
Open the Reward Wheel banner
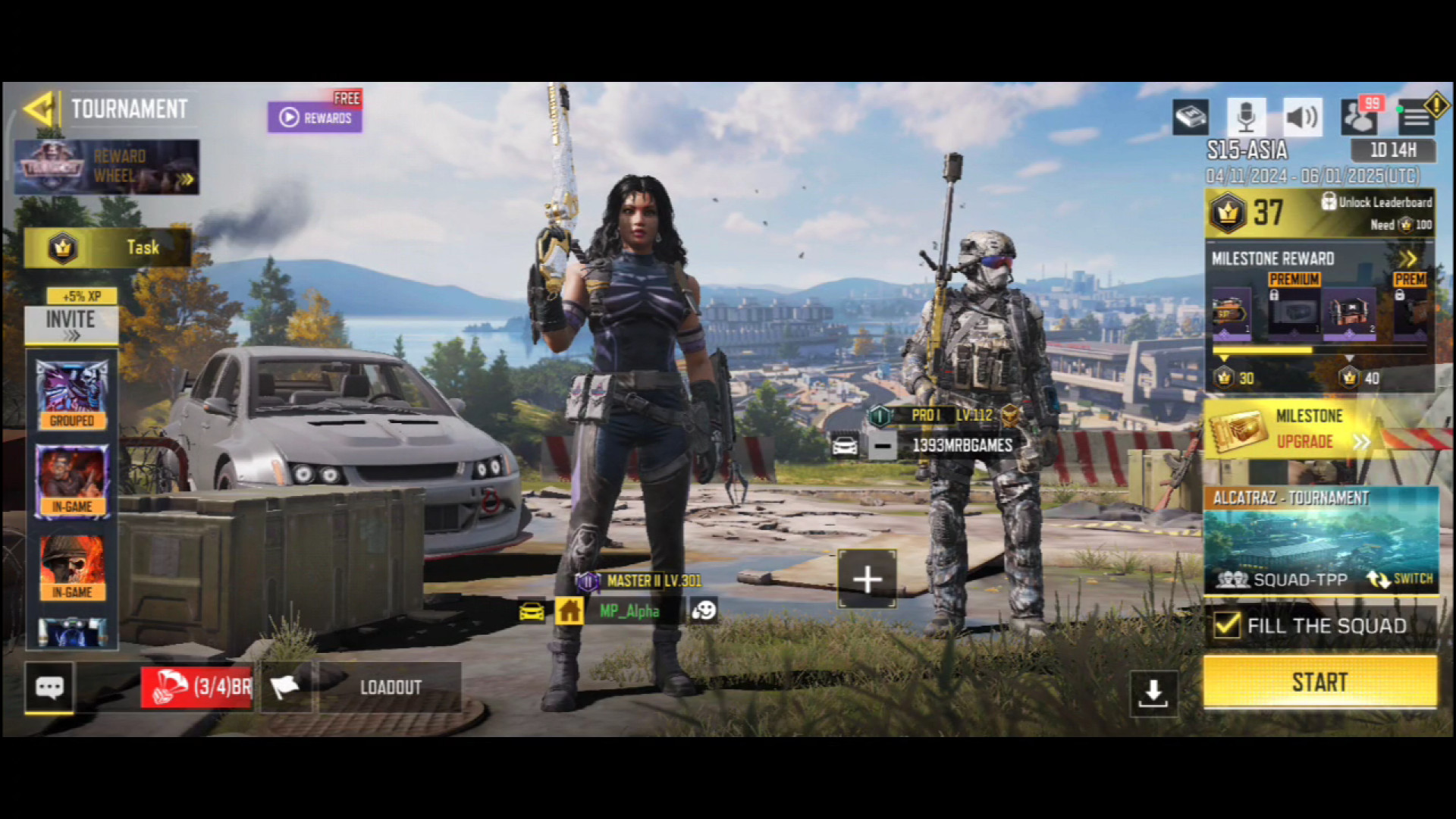[x=107, y=167]
